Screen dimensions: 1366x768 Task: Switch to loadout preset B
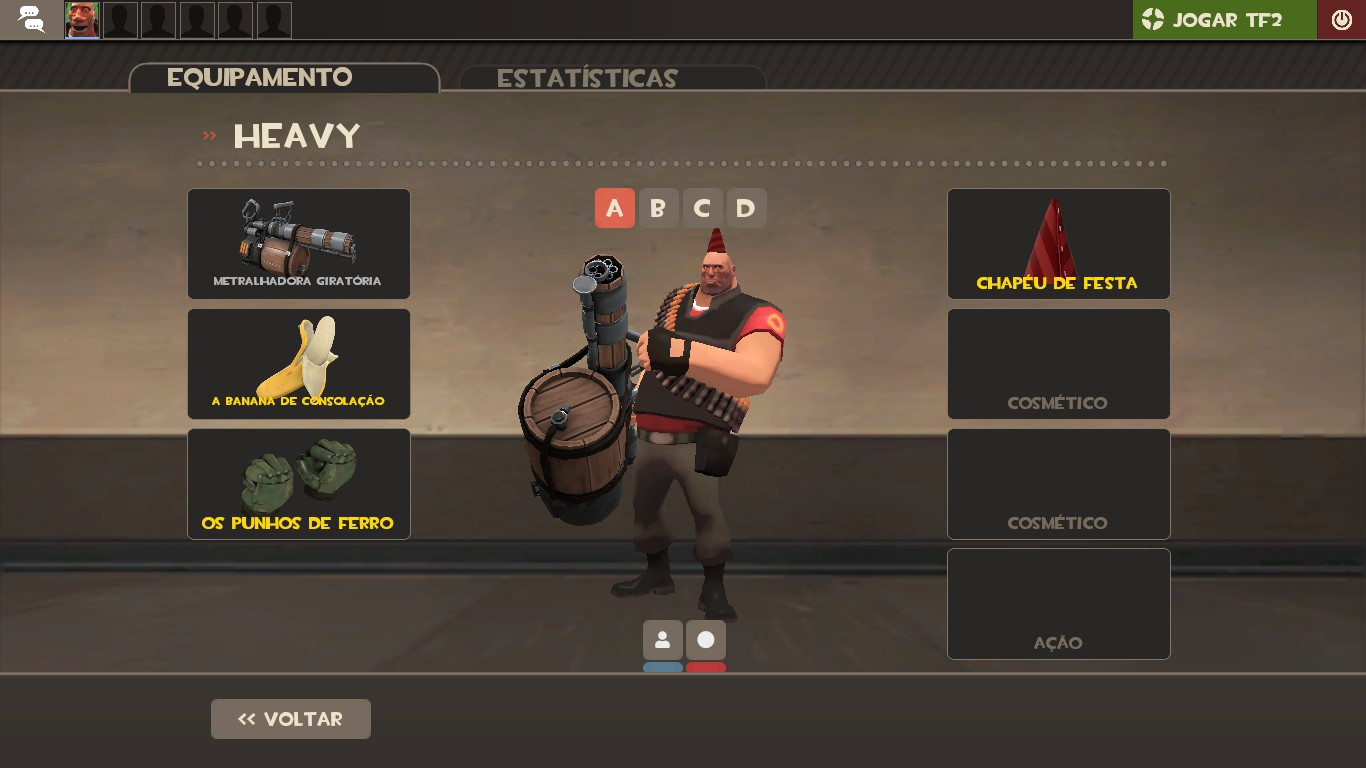tap(659, 208)
